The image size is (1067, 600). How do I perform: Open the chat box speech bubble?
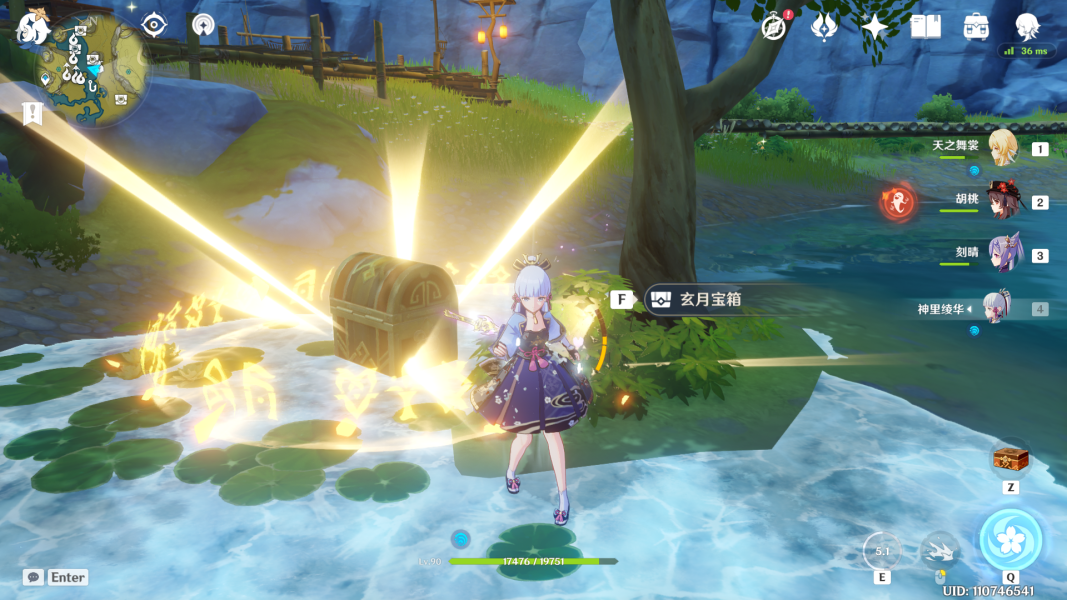34,577
